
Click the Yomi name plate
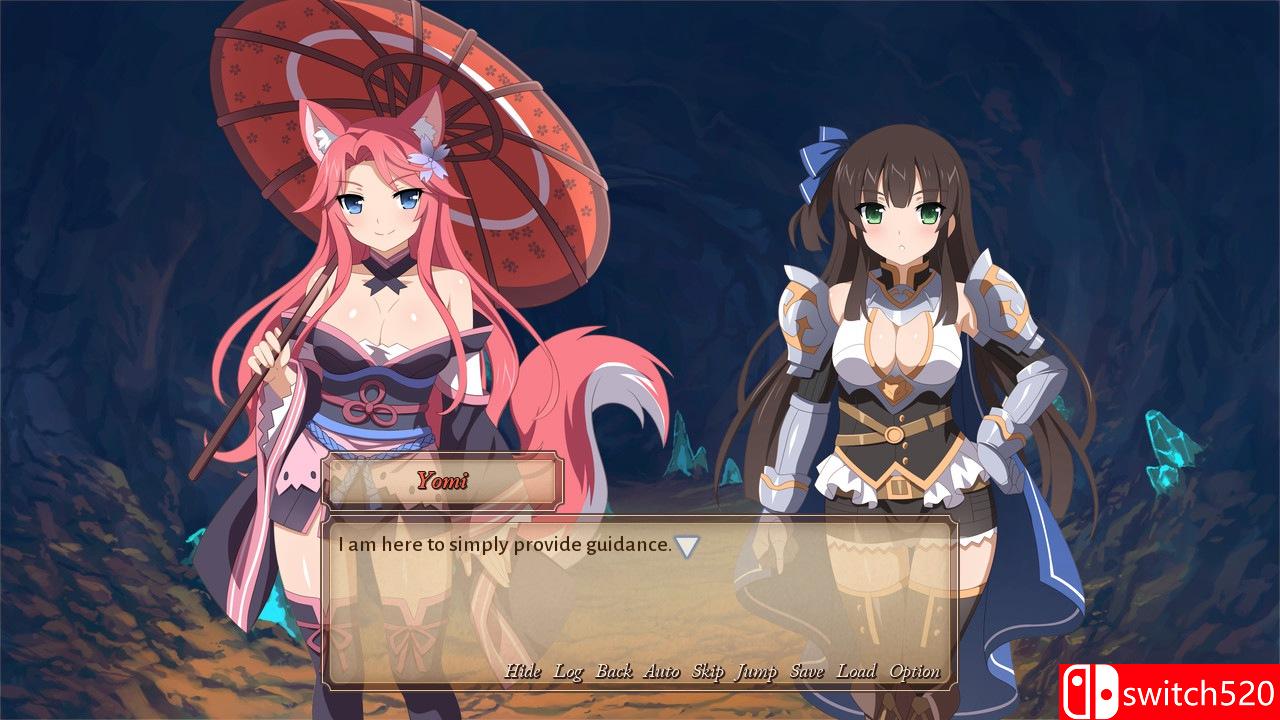pos(445,479)
